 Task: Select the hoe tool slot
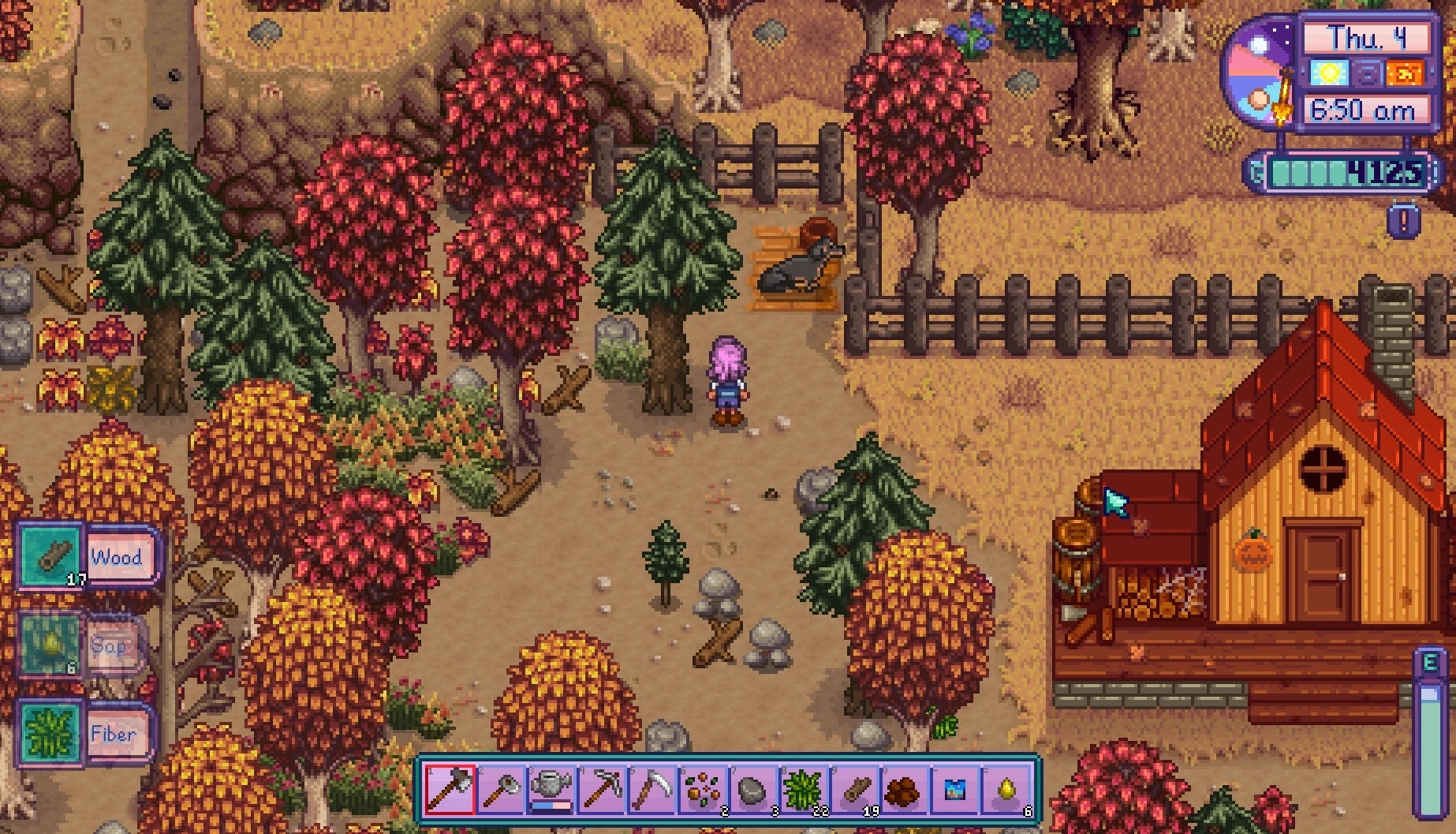pos(501,790)
